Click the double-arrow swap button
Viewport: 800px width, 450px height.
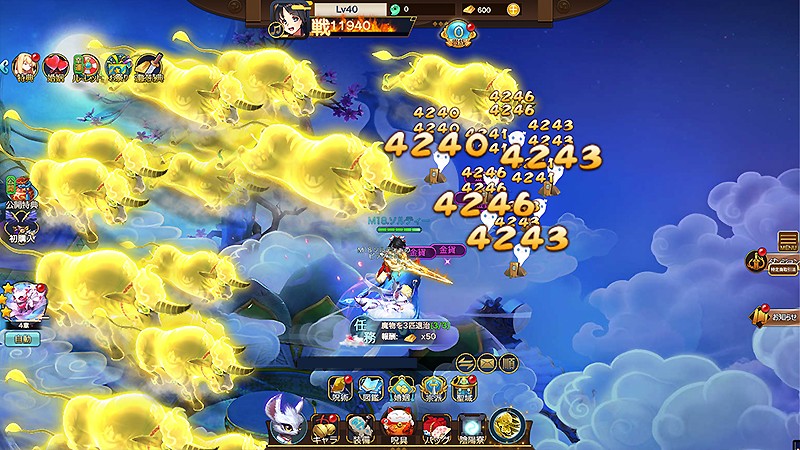[x=466, y=362]
